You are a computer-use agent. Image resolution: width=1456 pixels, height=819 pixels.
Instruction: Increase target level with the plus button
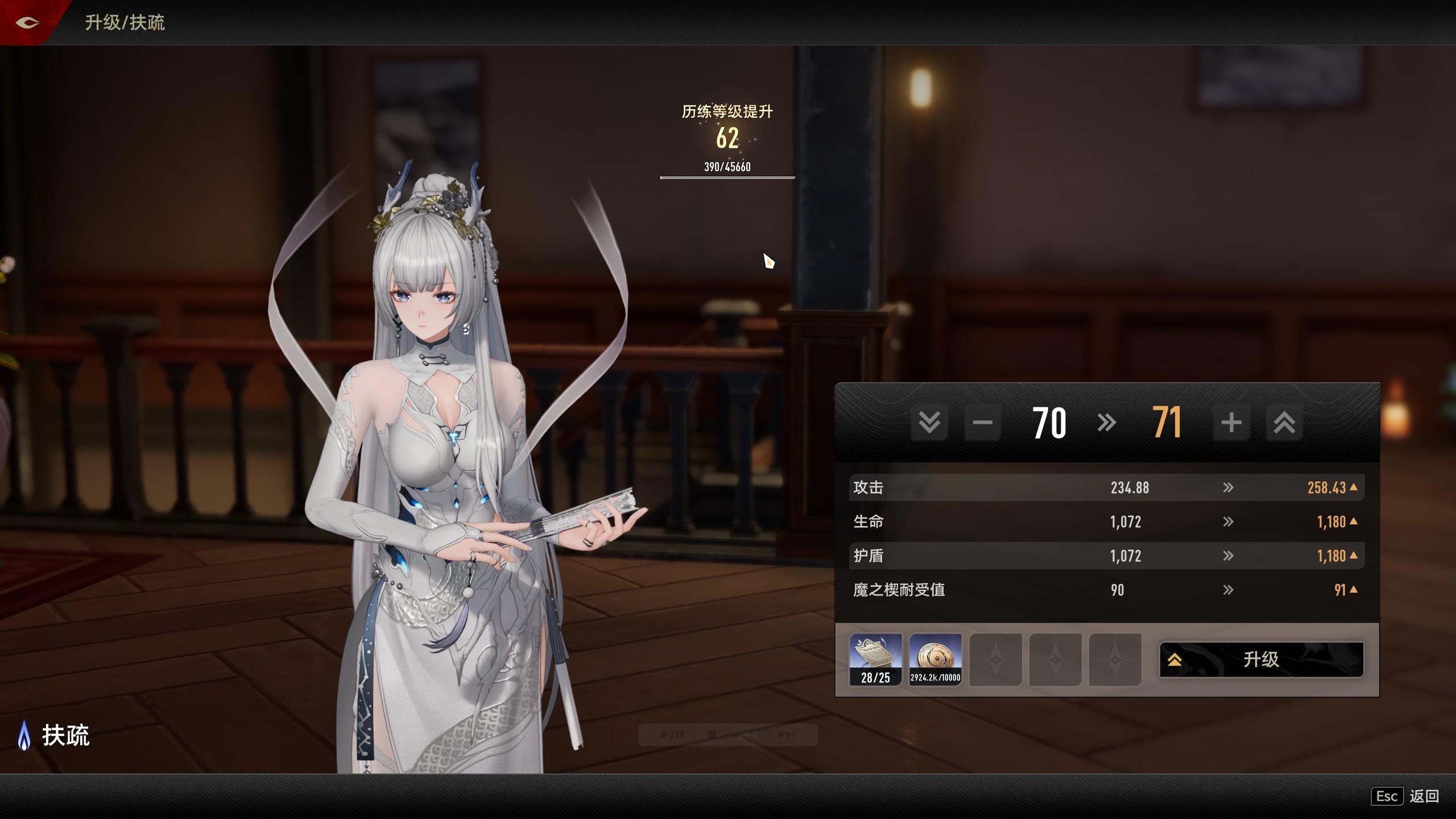click(x=1231, y=423)
